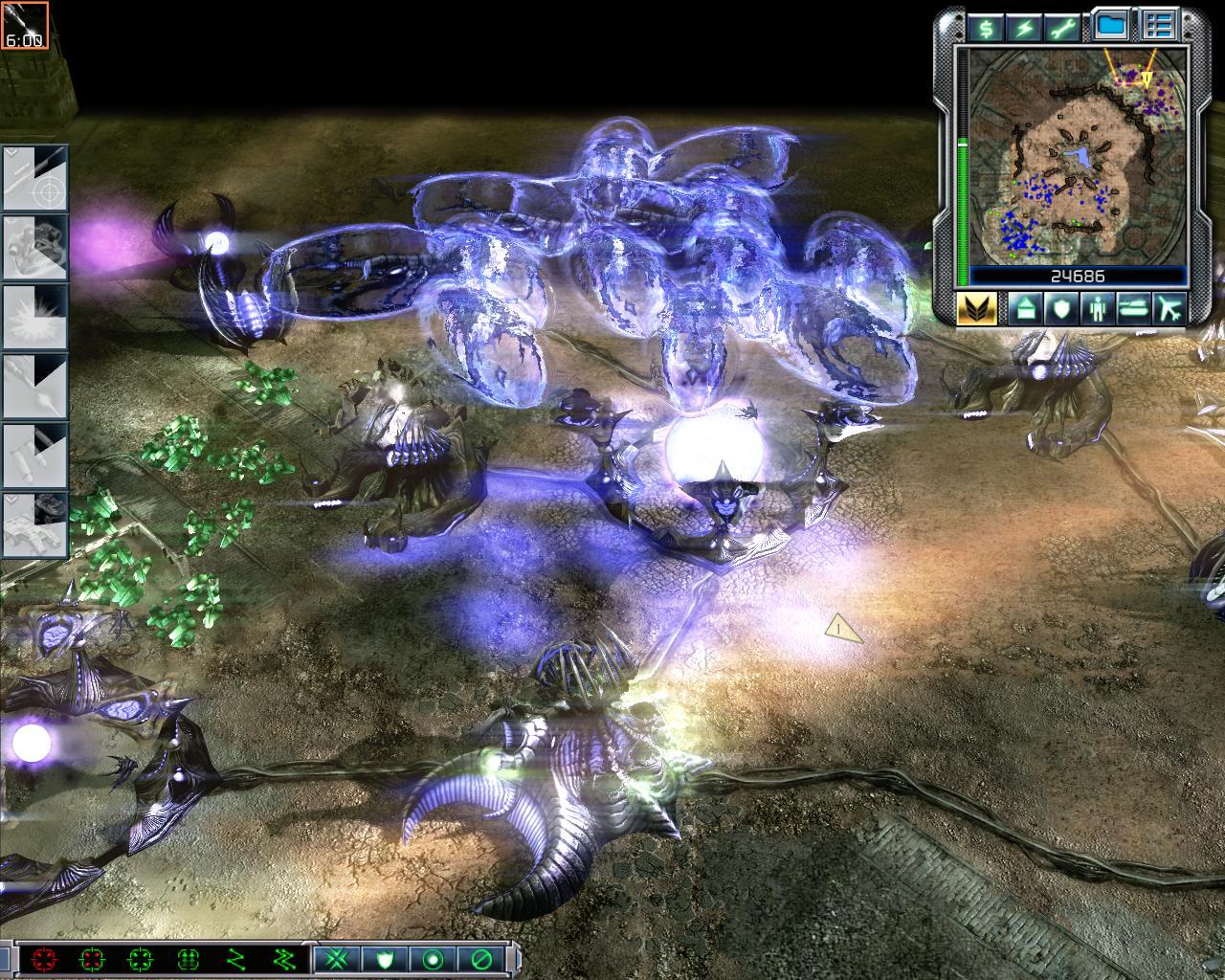Select the aggressive stance crossed-arrows button
Image resolution: width=1225 pixels, height=980 pixels.
tap(337, 958)
